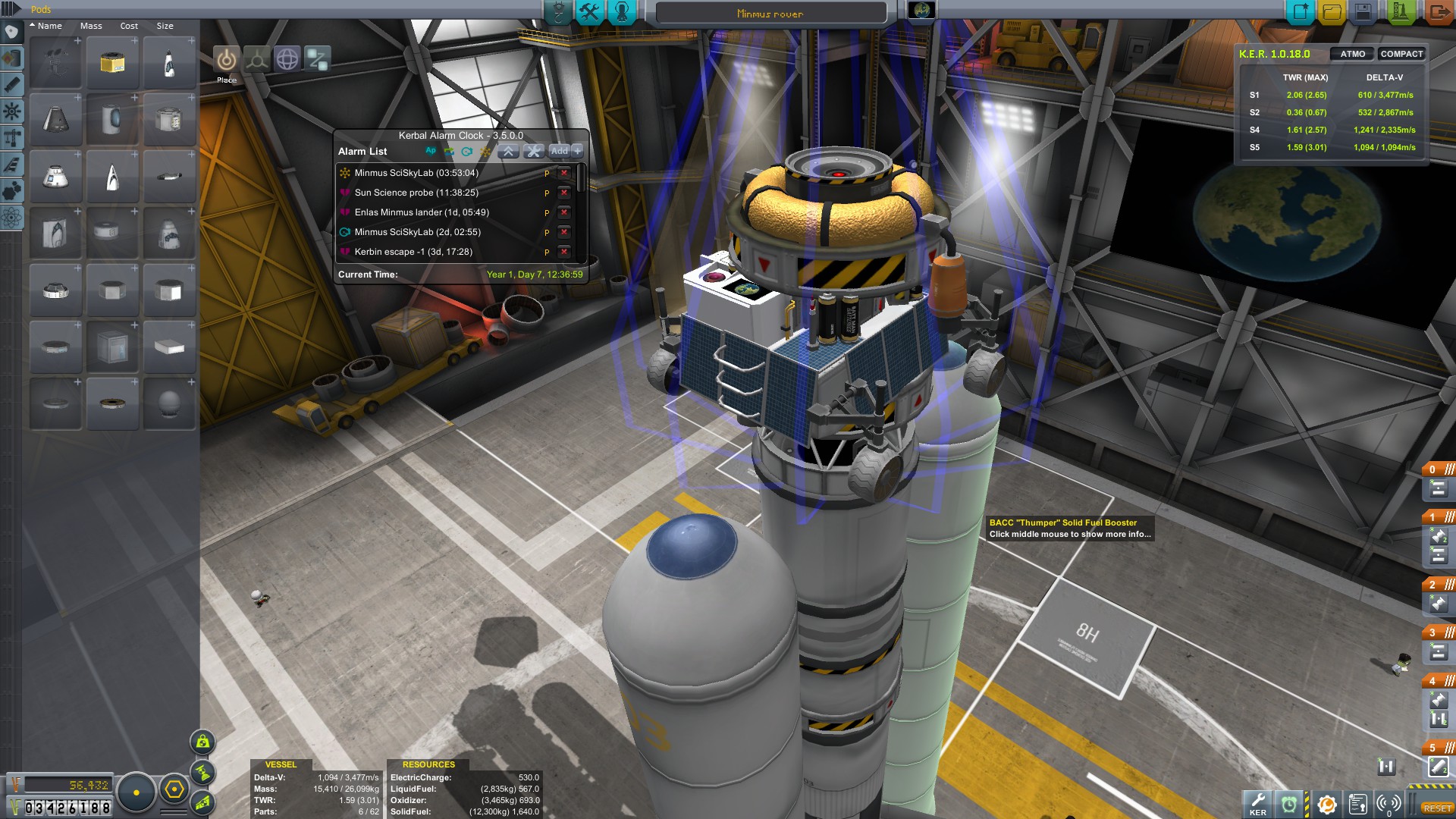Select the Kerbin escape -1 alarm
1456x819 pixels.
(413, 252)
